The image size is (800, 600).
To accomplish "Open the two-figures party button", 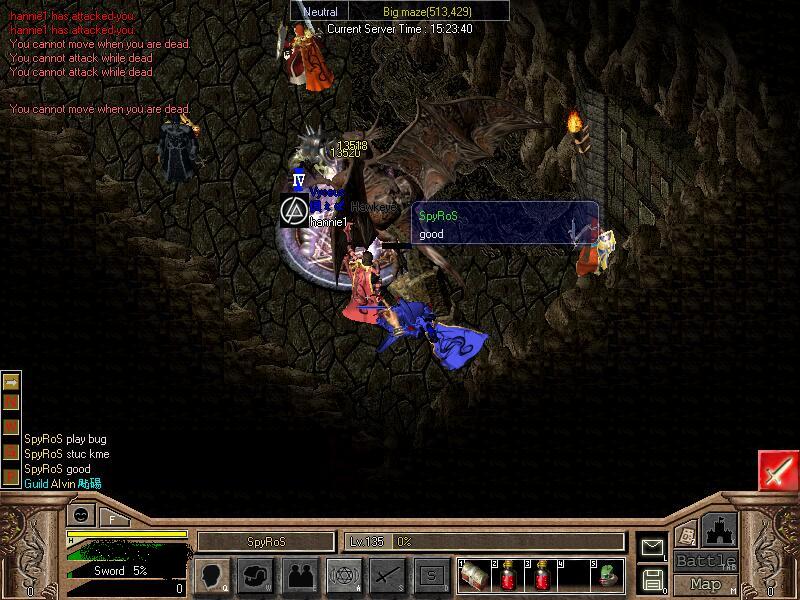I will click(x=301, y=575).
